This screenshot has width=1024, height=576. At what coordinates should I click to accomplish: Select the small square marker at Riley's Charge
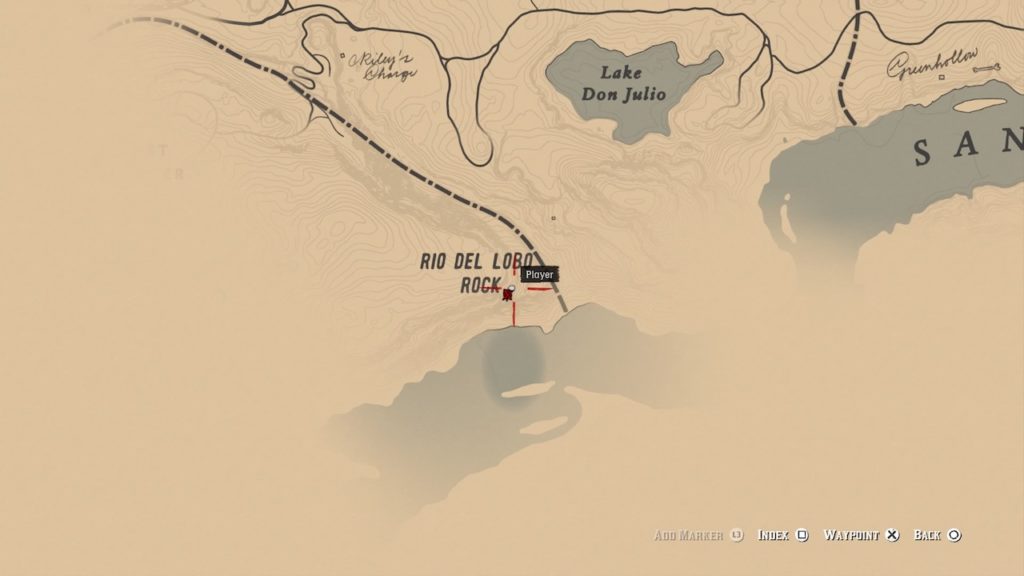point(342,56)
